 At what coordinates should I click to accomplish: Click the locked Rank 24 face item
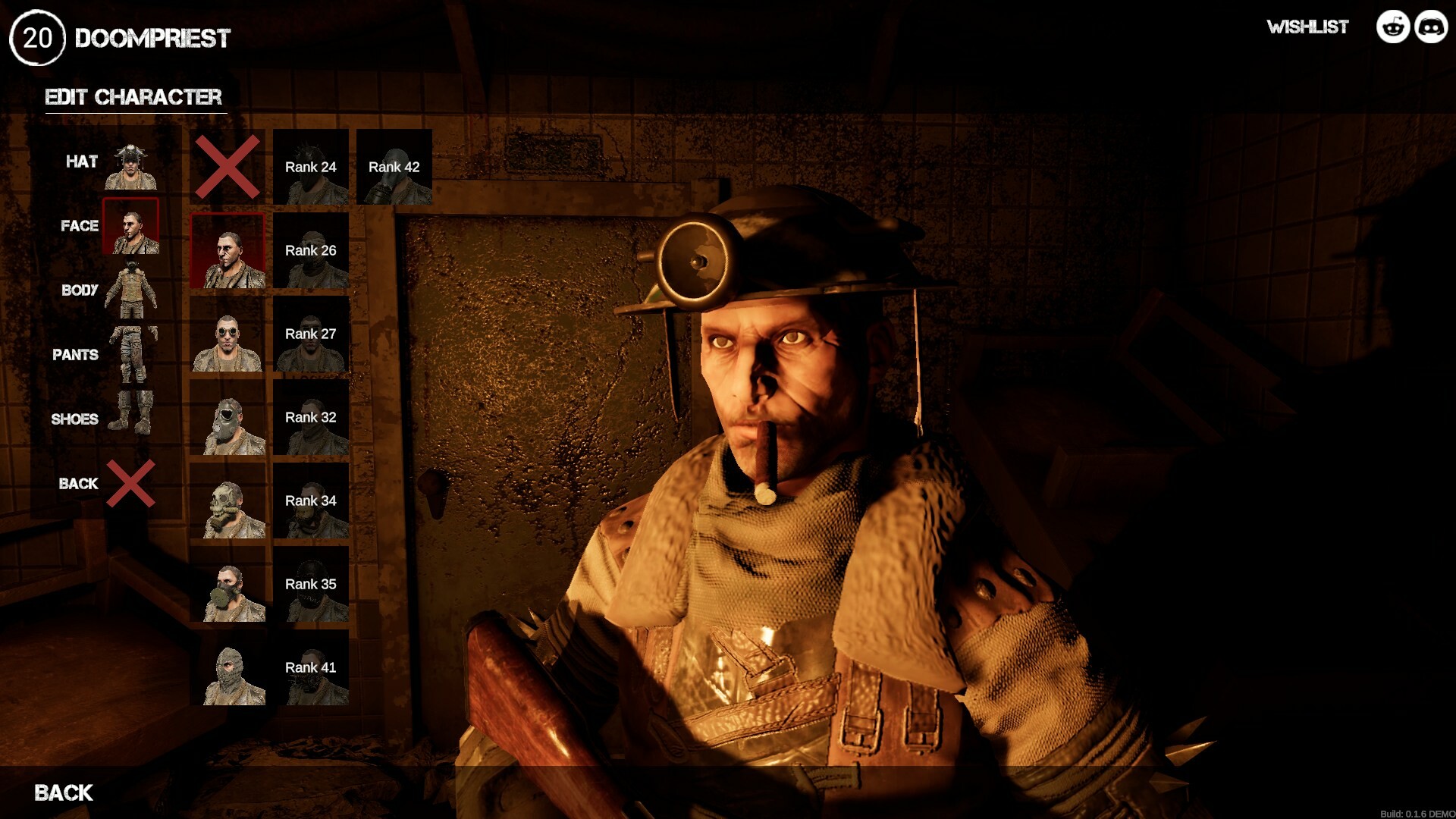tap(311, 167)
